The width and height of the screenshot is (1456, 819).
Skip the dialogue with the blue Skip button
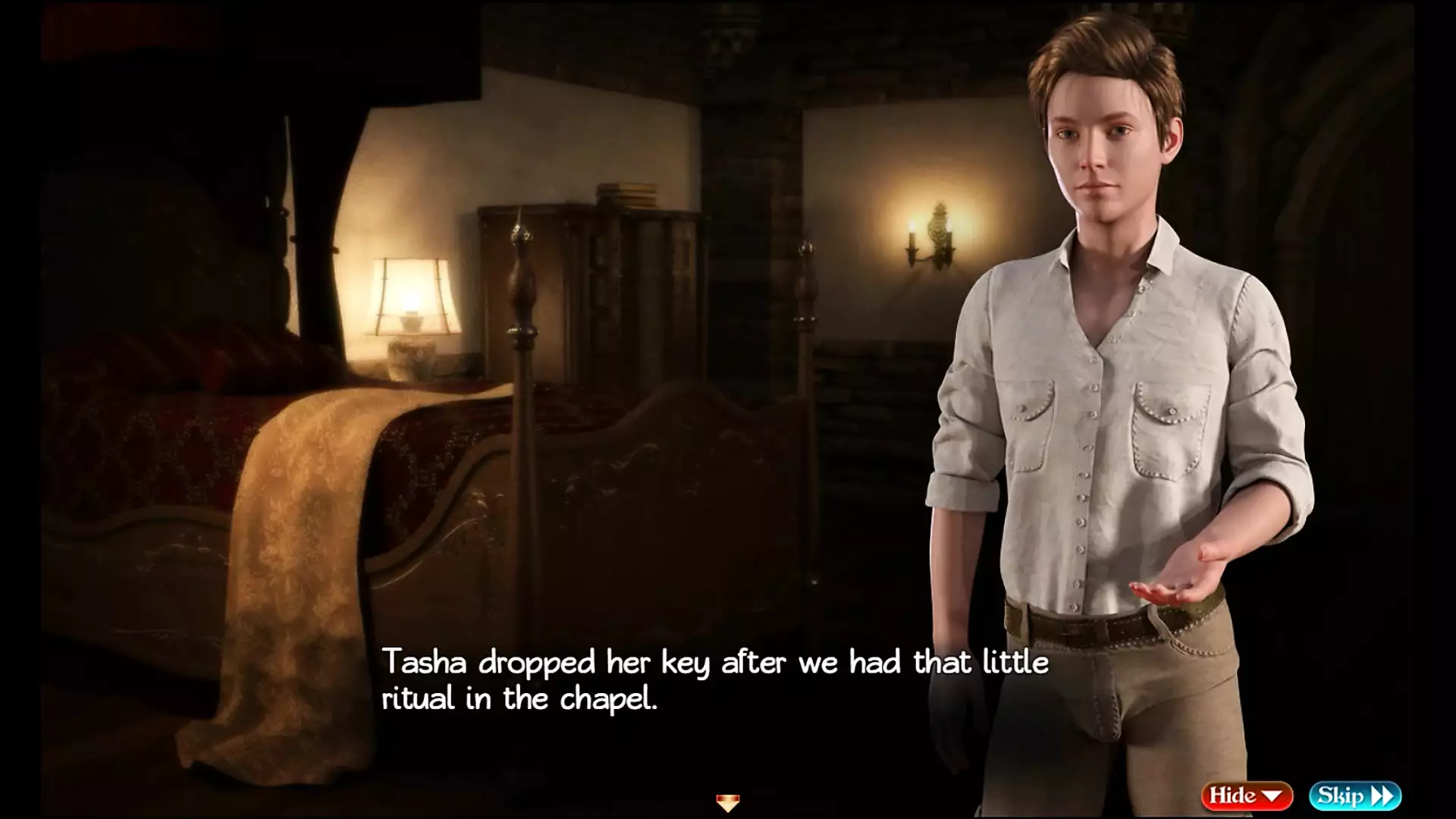tap(1354, 795)
